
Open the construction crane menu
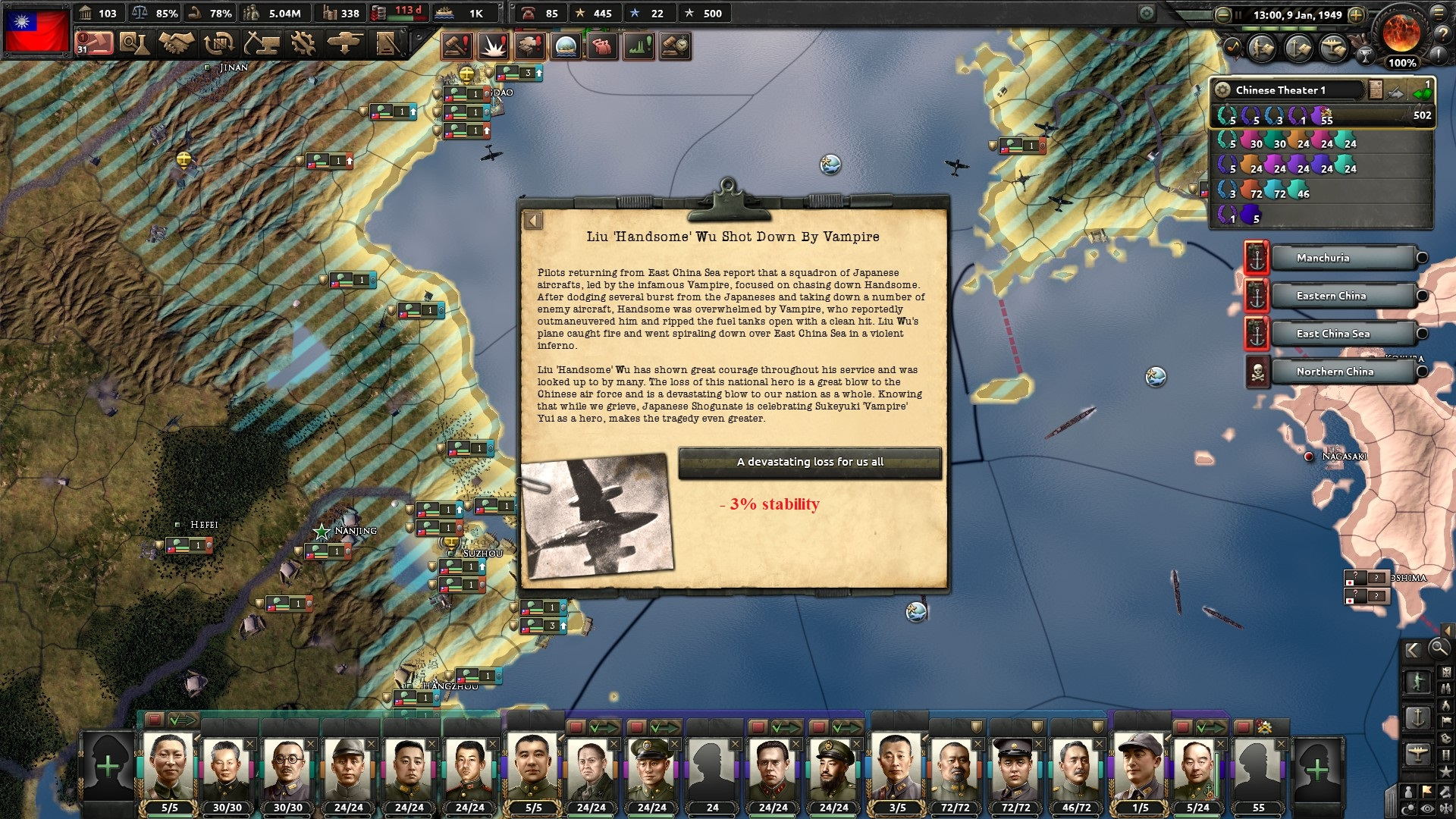(x=261, y=43)
